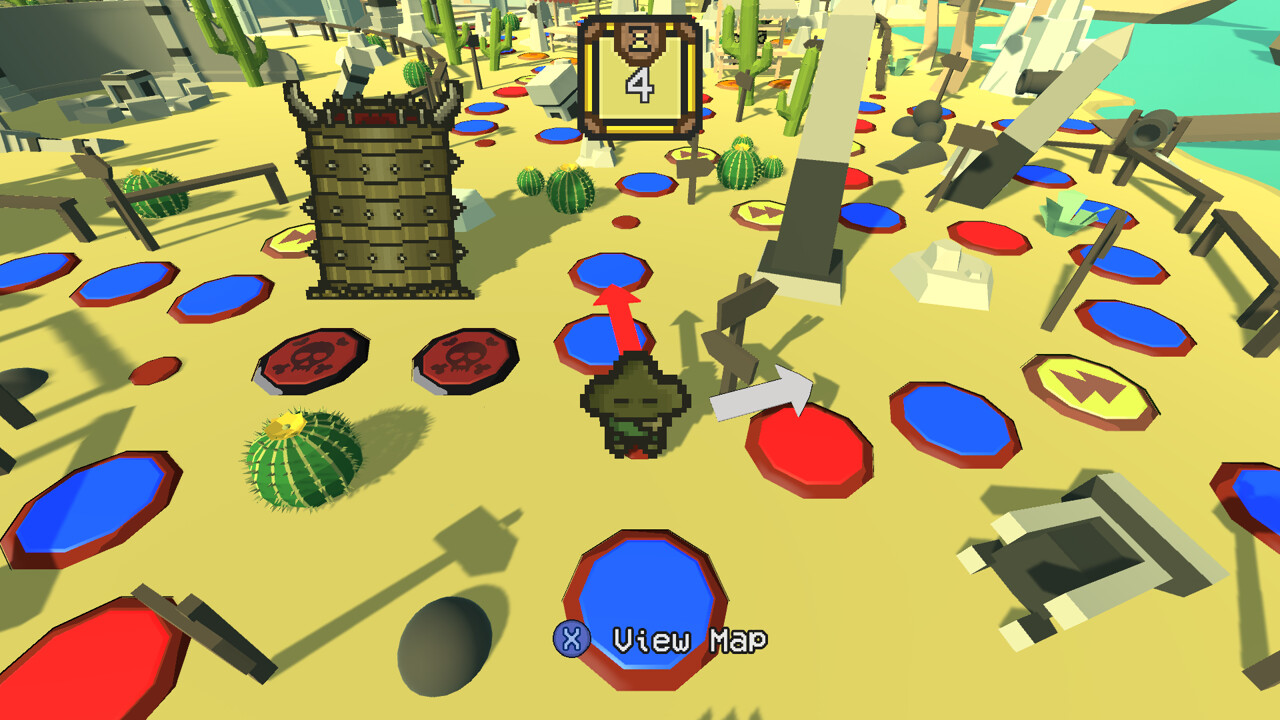The image size is (1280, 720).
Task: Click the large blue space at the bottom center
Action: [x=648, y=600]
